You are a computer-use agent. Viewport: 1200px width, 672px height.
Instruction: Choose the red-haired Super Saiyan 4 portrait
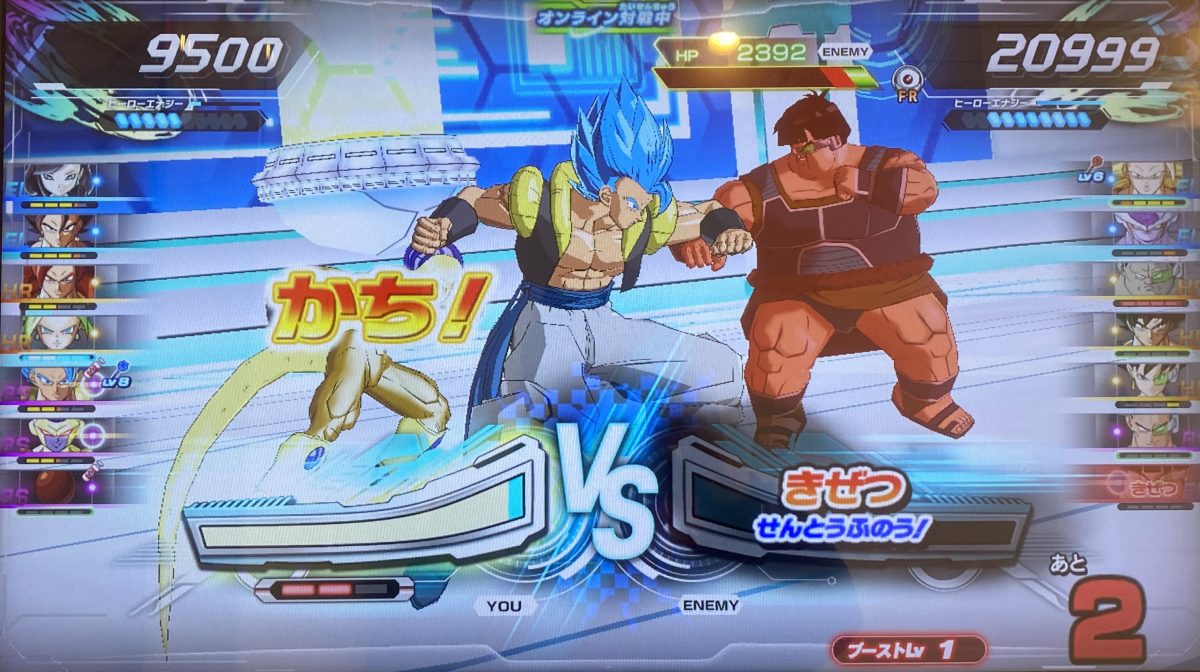[60, 281]
